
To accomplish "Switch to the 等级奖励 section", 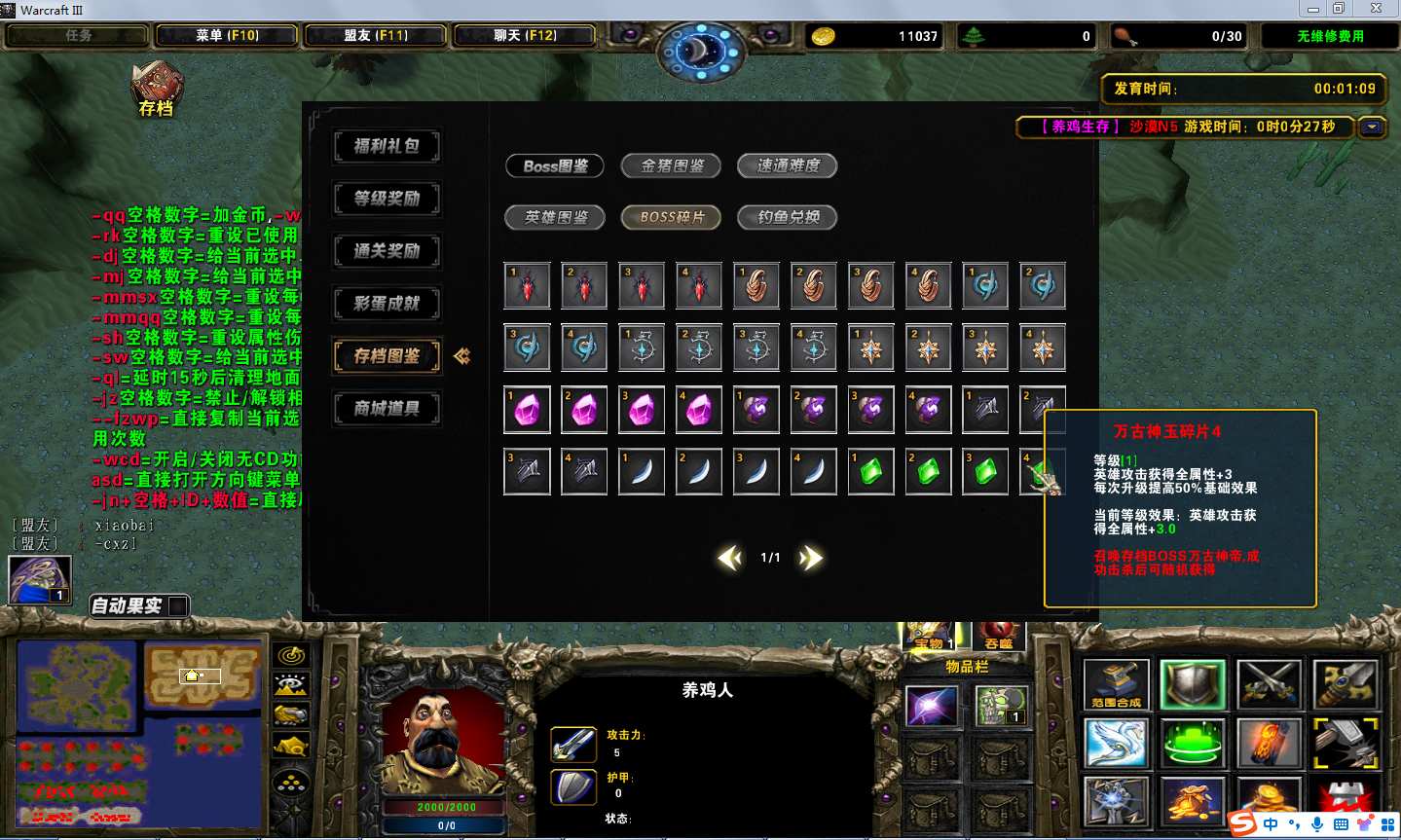I will [x=387, y=199].
